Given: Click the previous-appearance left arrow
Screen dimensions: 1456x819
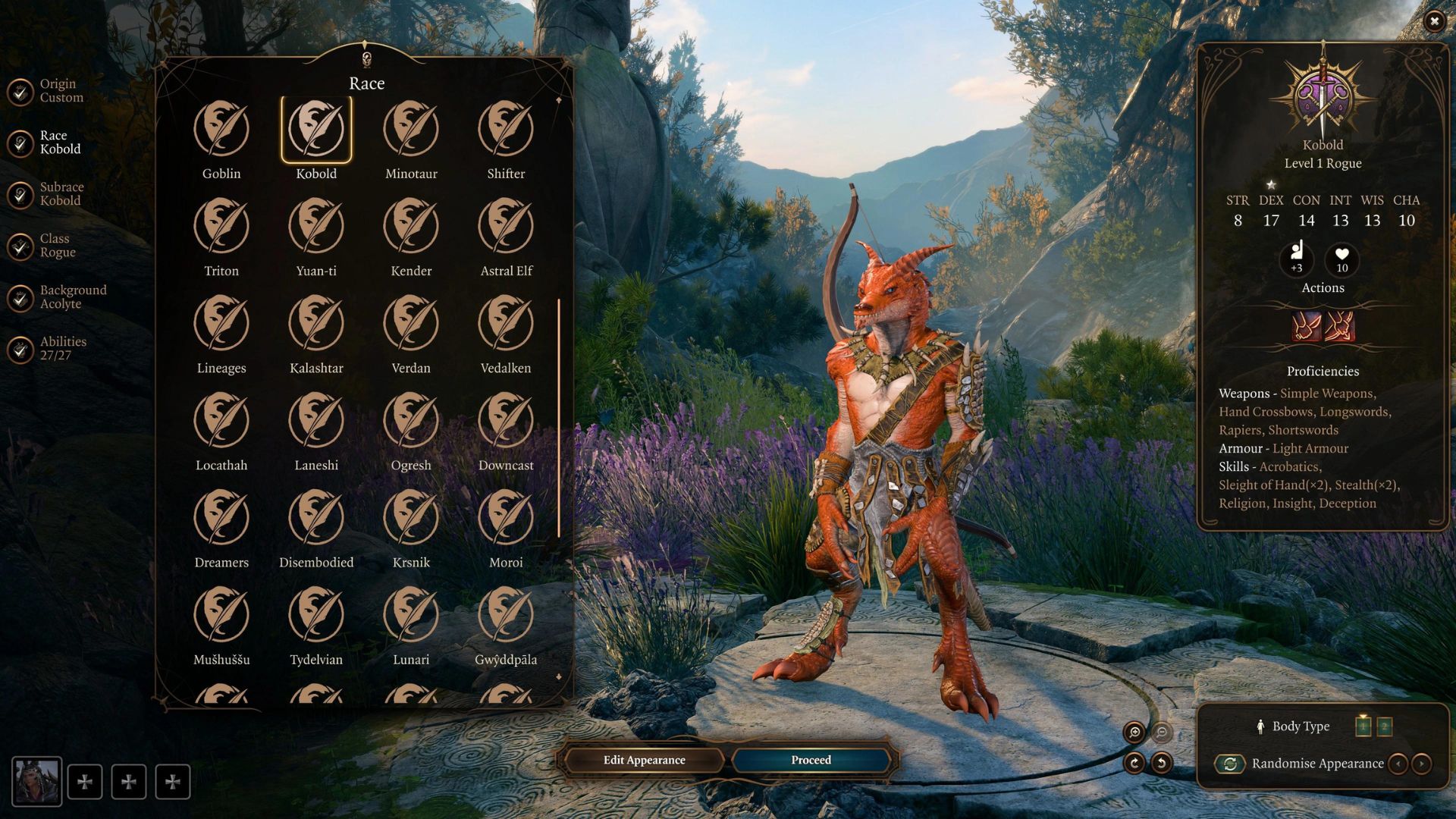Looking at the screenshot, I should pyautogui.click(x=1398, y=764).
